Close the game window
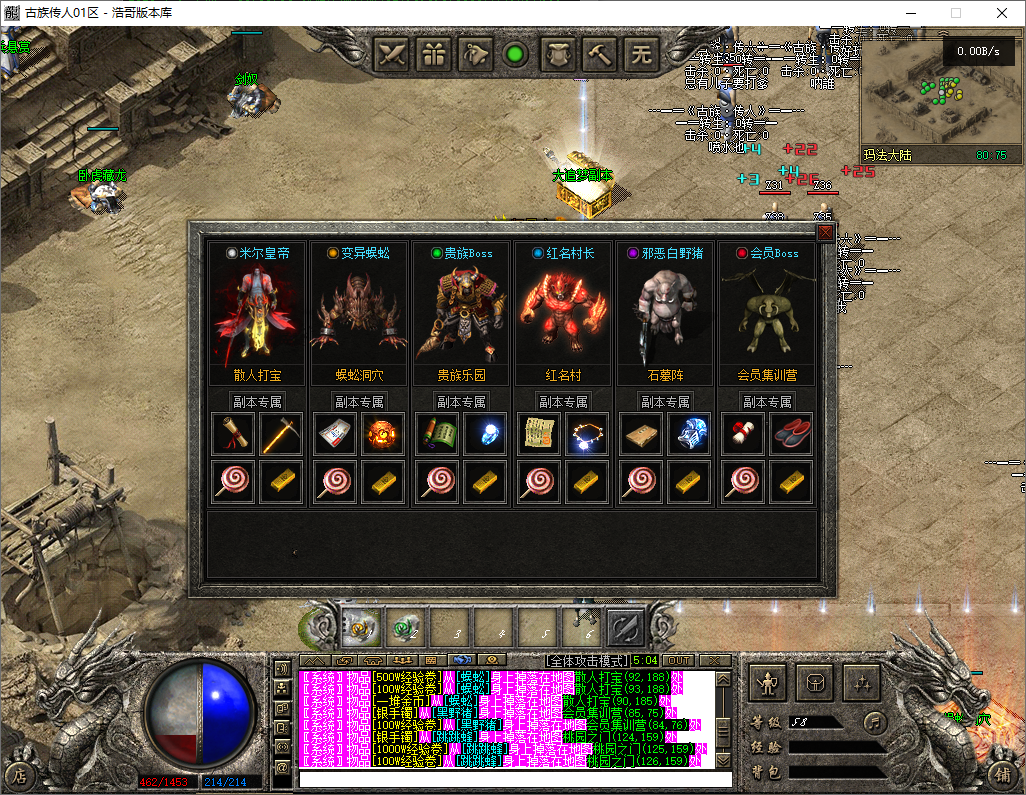Viewport: 1026px width, 795px height. click(1002, 14)
